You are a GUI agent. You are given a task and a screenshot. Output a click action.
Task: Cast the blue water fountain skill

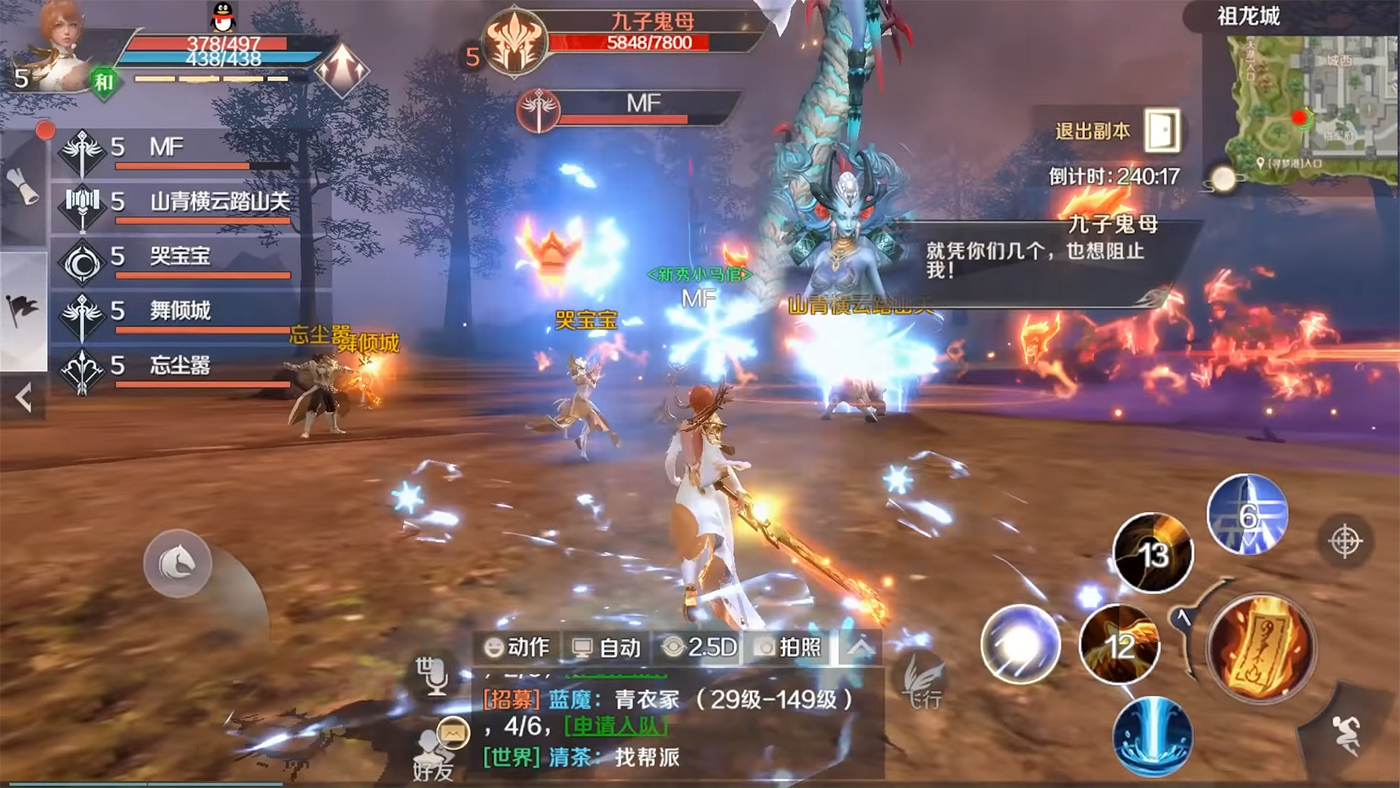[1153, 736]
